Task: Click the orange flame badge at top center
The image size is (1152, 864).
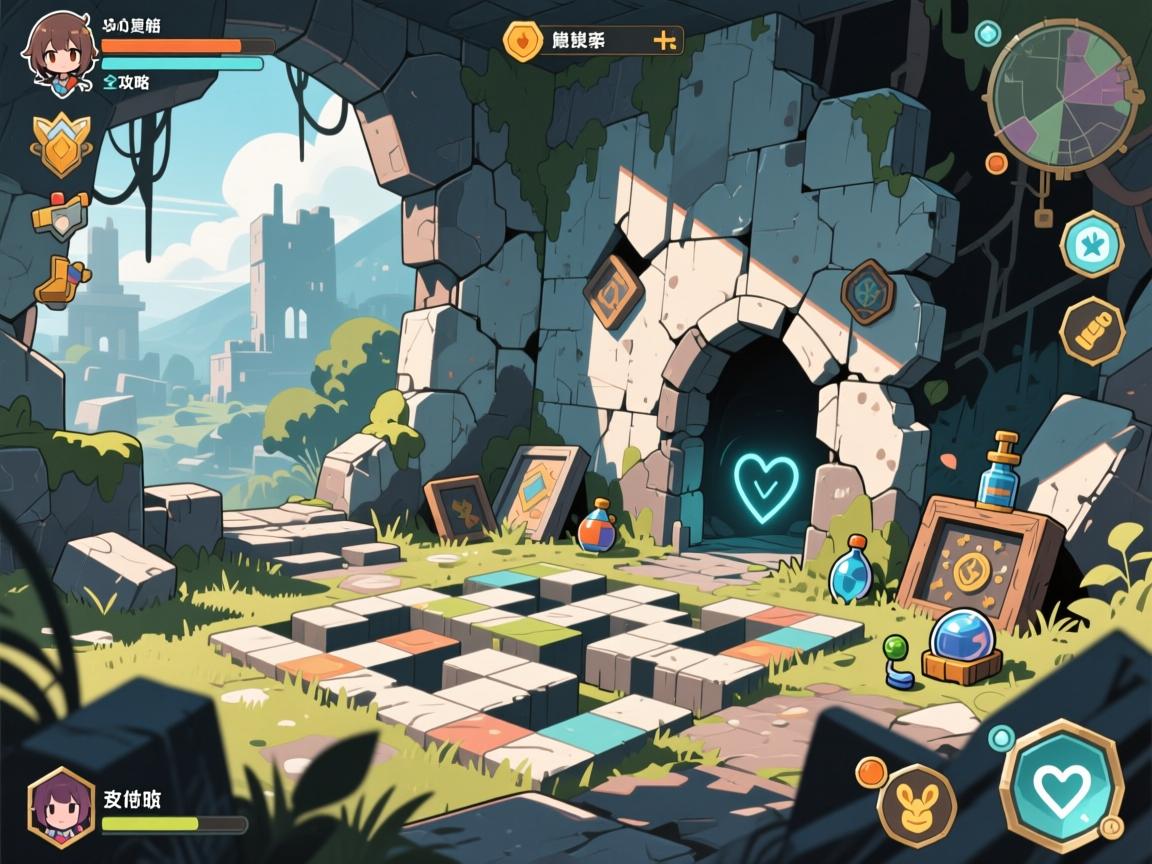Action: coord(522,40)
